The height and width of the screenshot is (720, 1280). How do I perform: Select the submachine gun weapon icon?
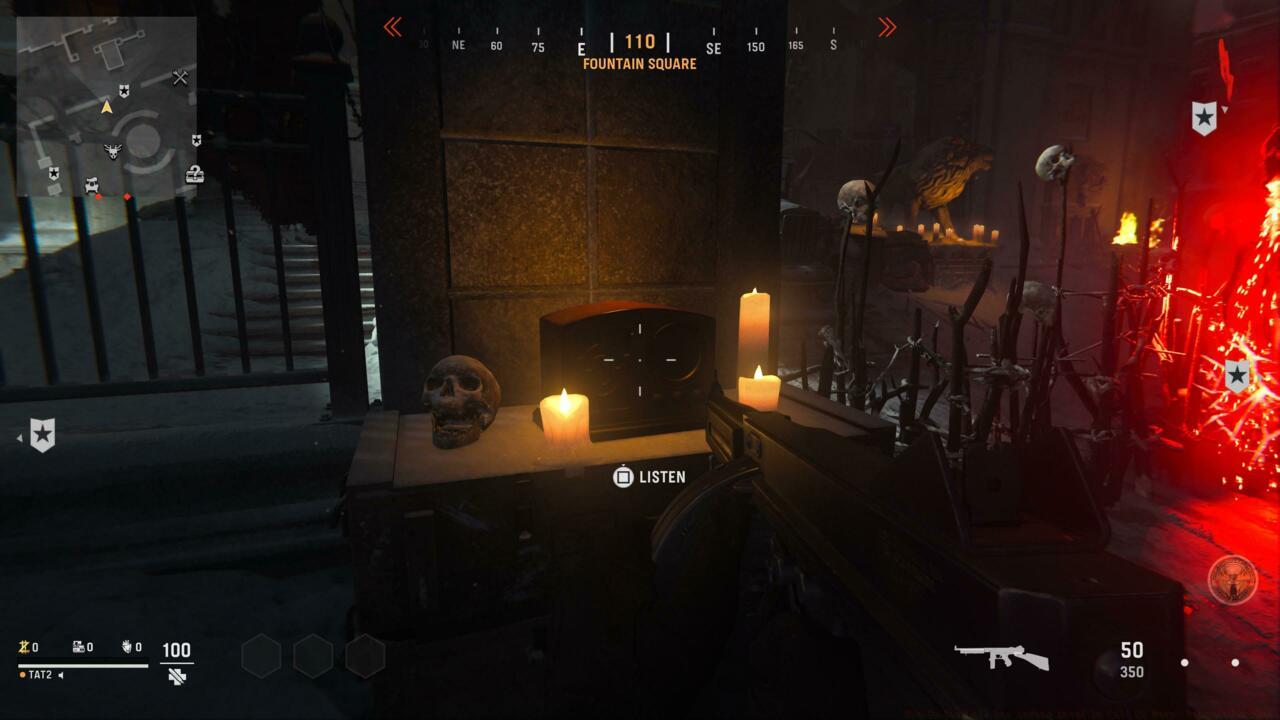pyautogui.click(x=1001, y=656)
